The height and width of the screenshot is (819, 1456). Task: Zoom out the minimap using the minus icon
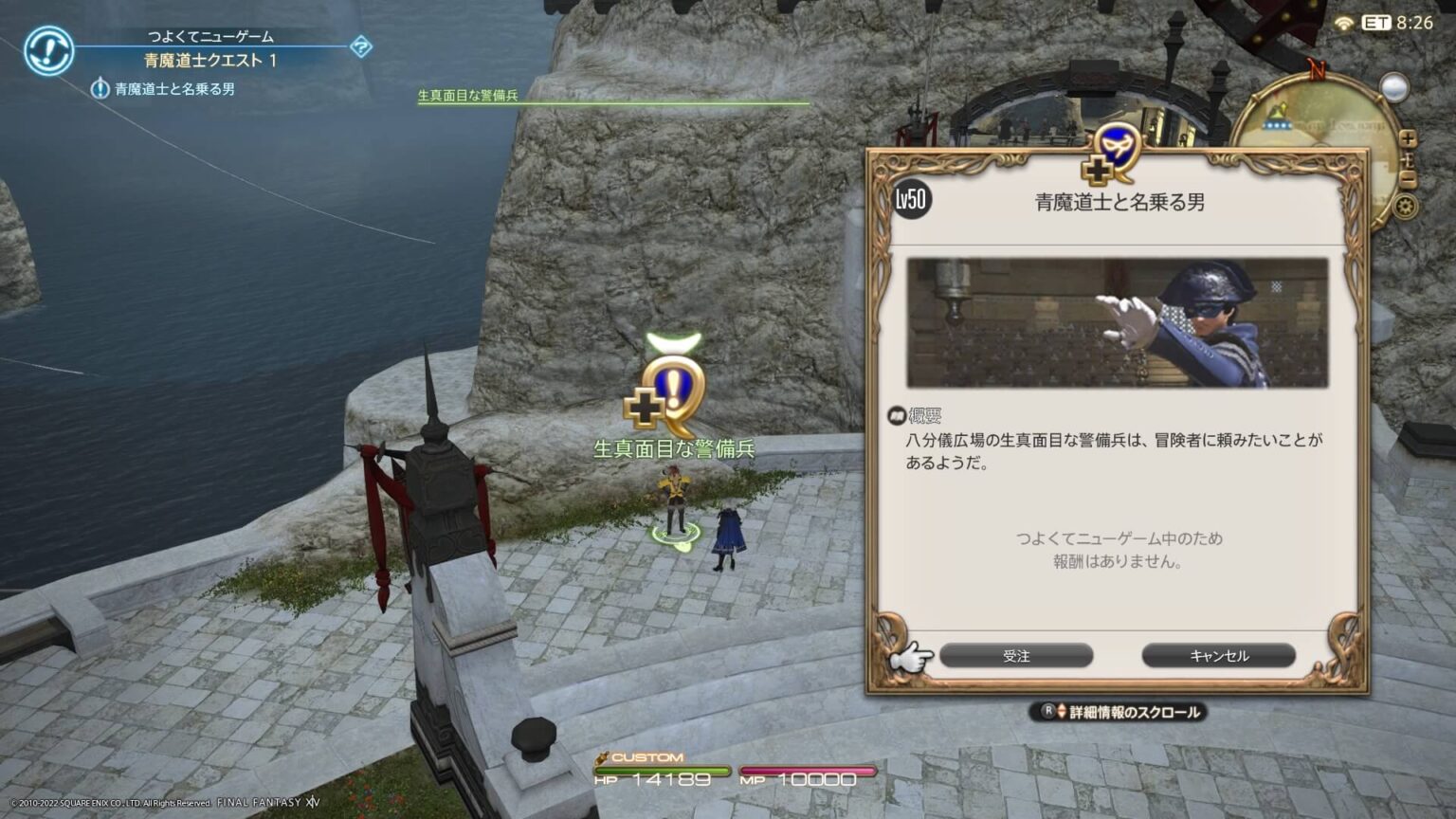point(1408,178)
